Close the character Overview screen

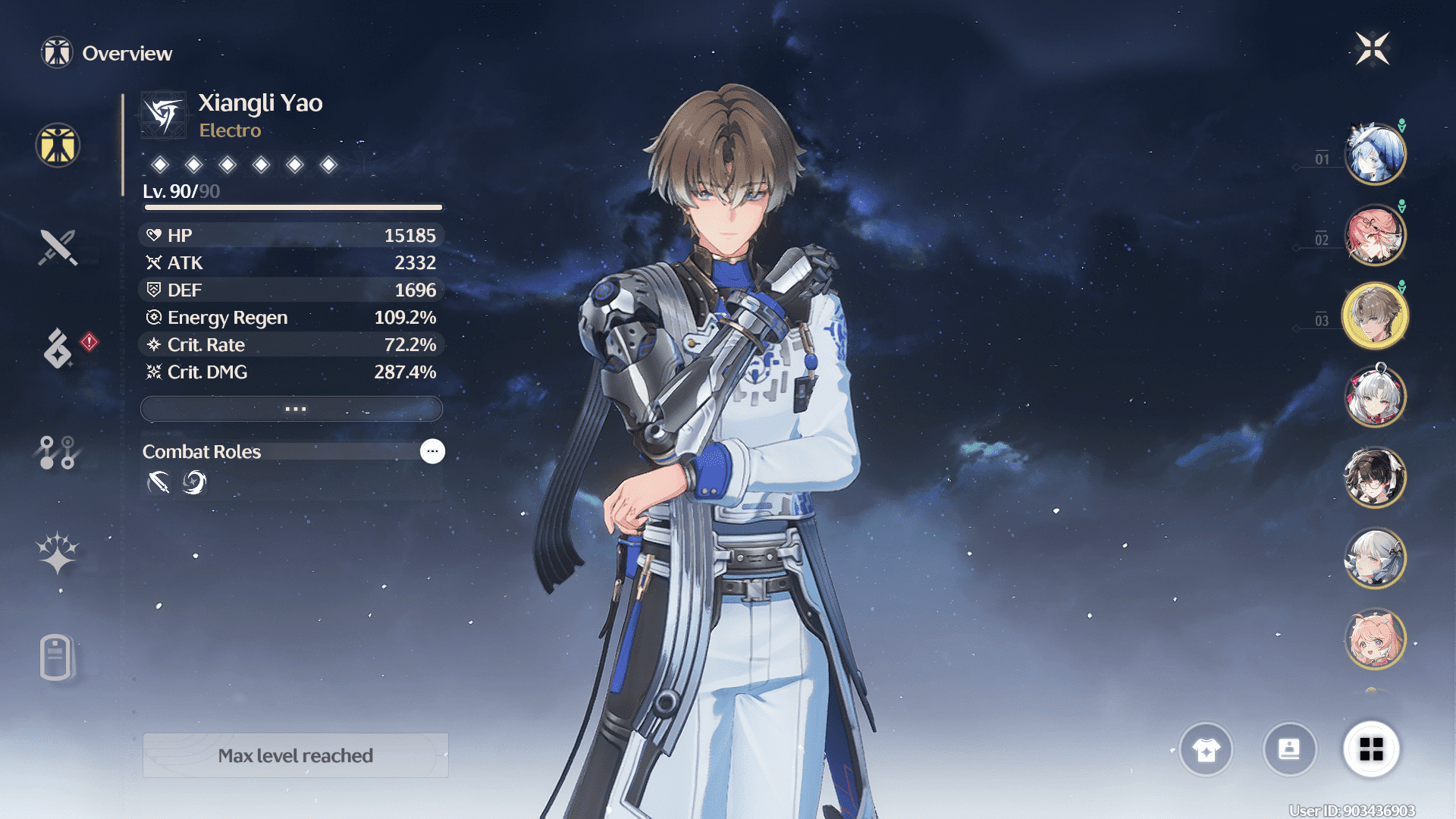pos(1373,49)
